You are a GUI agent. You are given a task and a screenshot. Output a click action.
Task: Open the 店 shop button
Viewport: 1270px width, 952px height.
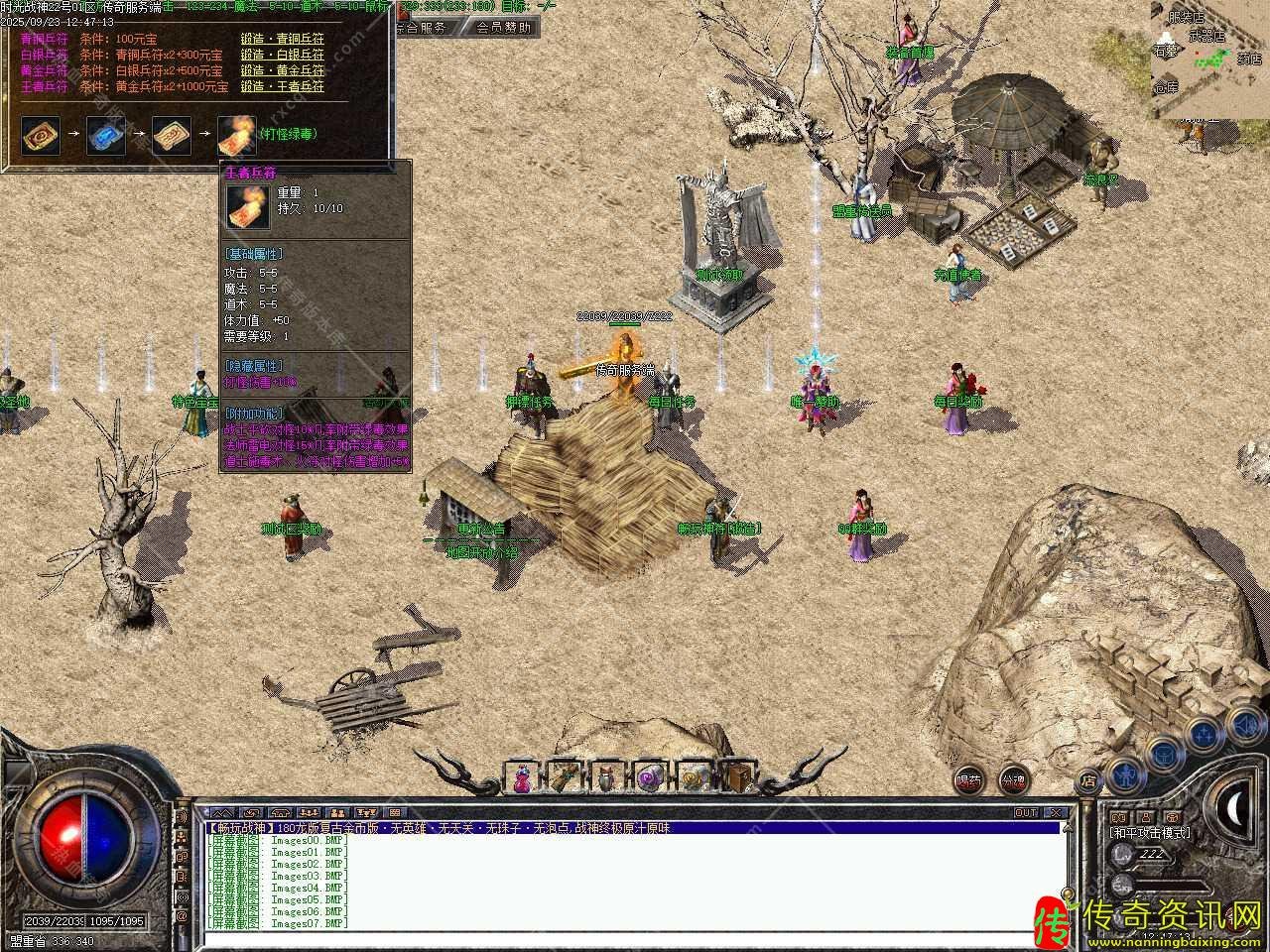1088,780
